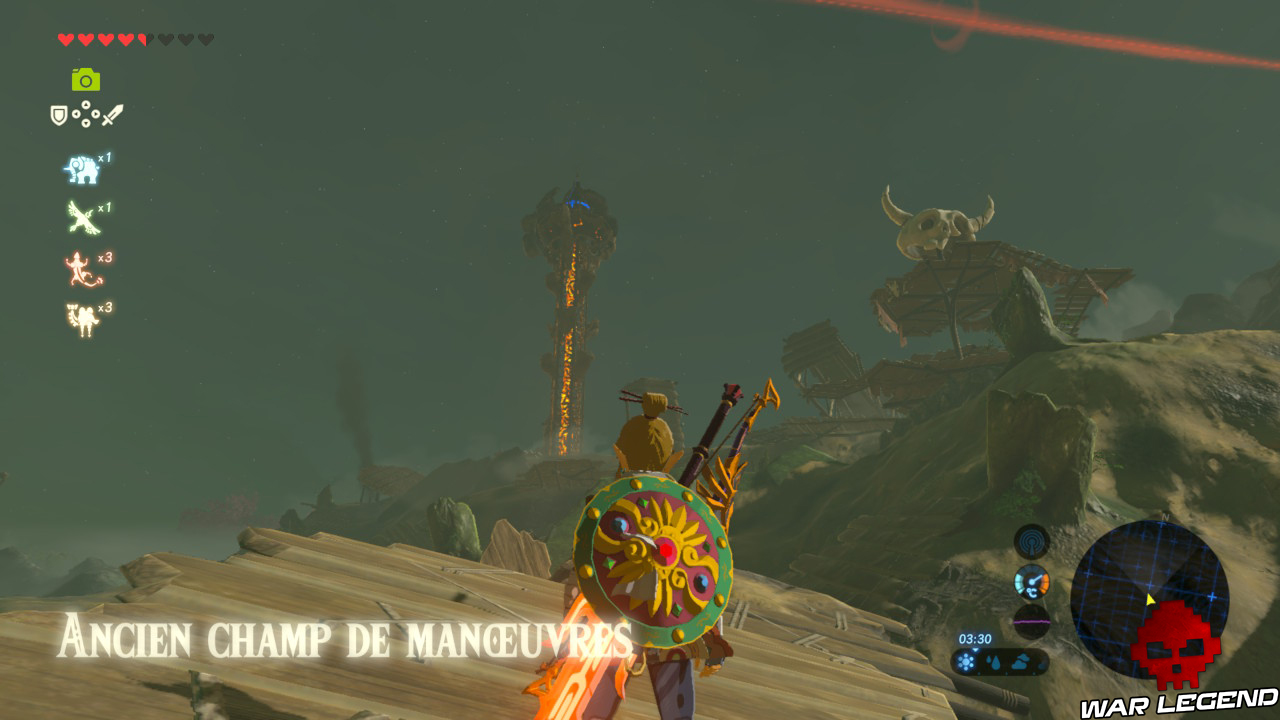
Task: Click the noise level meter circle
Action: pyautogui.click(x=1032, y=622)
